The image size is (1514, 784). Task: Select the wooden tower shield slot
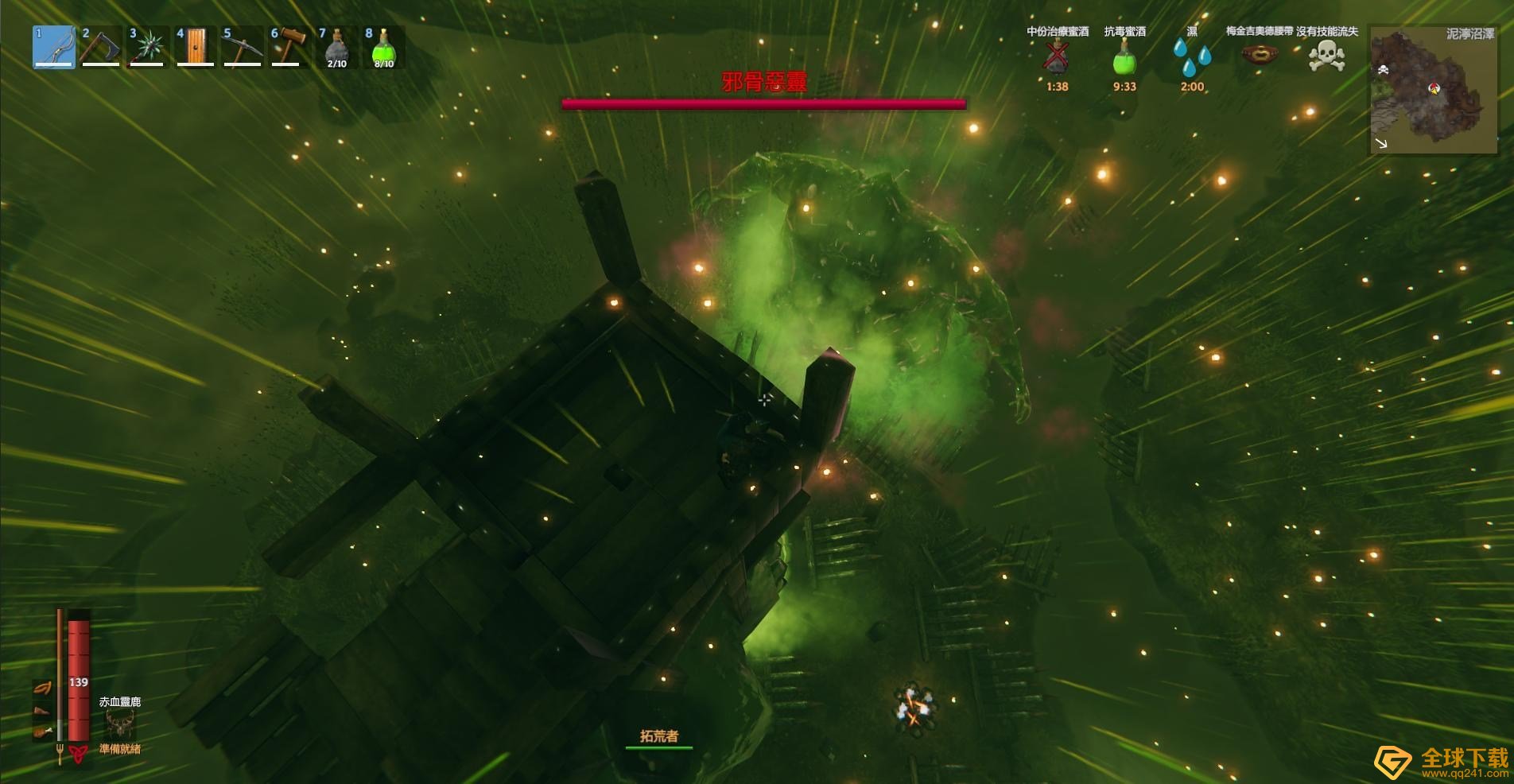(196, 47)
